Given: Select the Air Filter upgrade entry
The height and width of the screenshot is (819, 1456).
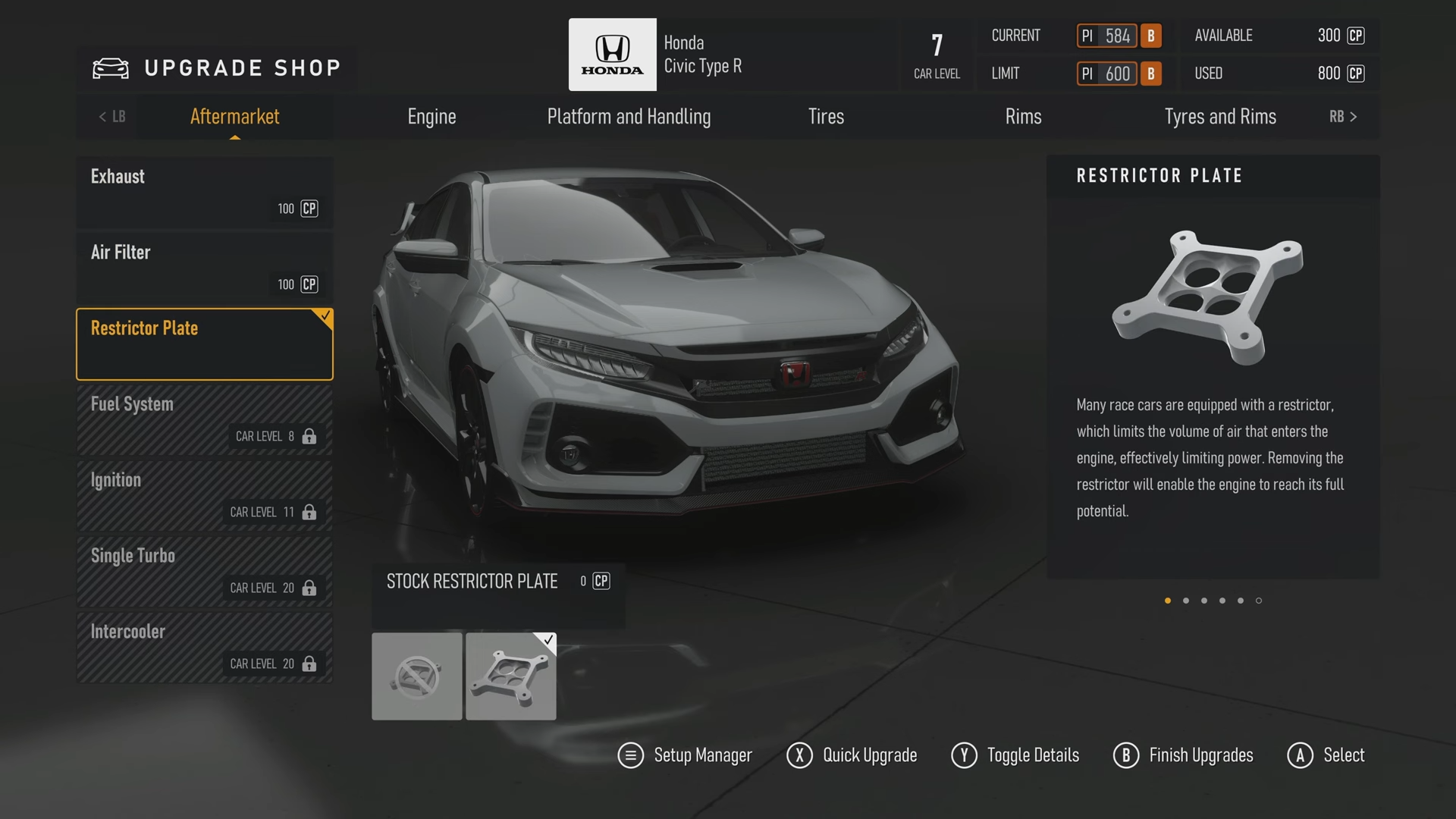Looking at the screenshot, I should tap(204, 268).
